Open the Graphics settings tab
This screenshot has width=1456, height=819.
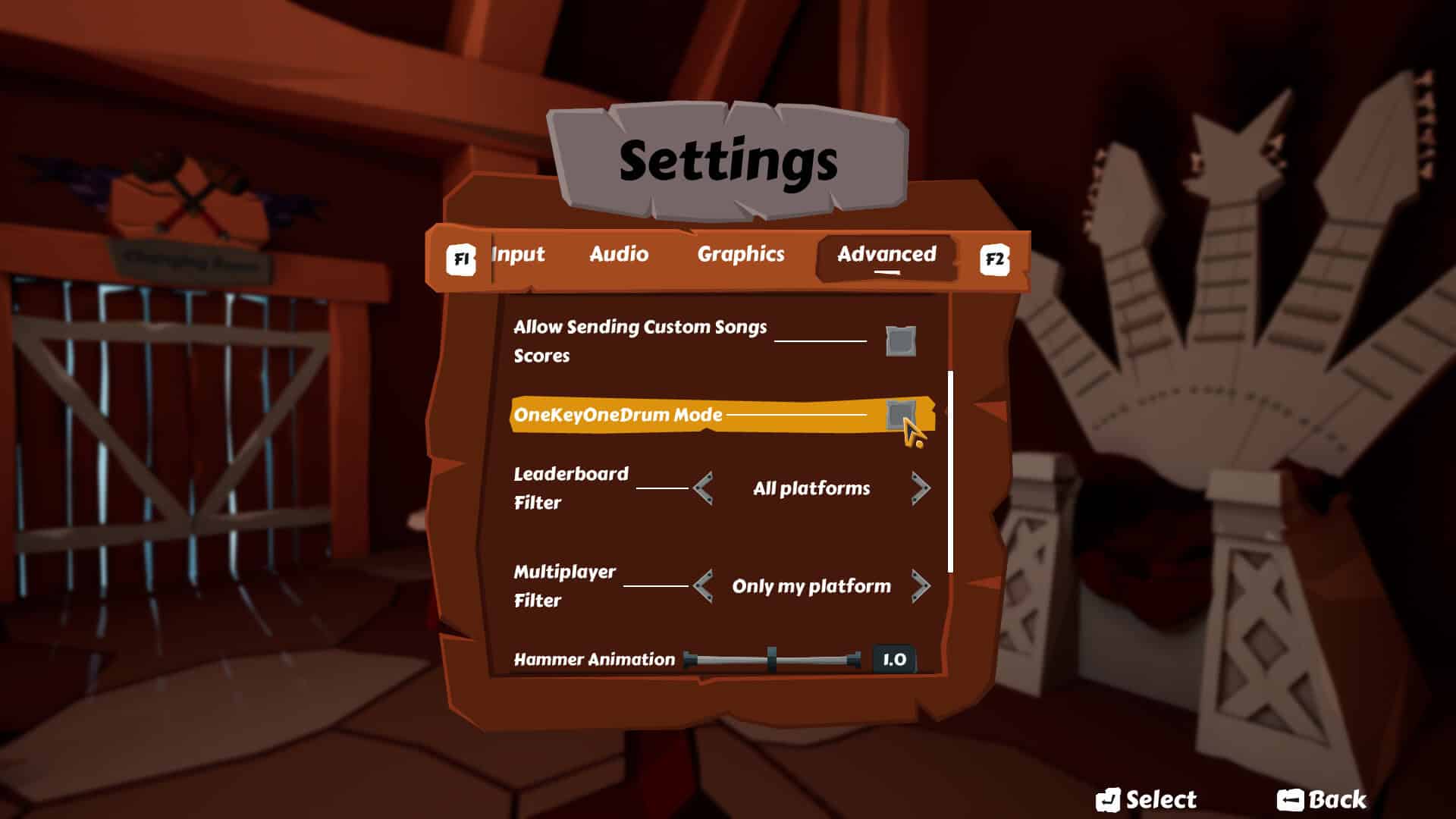click(x=742, y=255)
